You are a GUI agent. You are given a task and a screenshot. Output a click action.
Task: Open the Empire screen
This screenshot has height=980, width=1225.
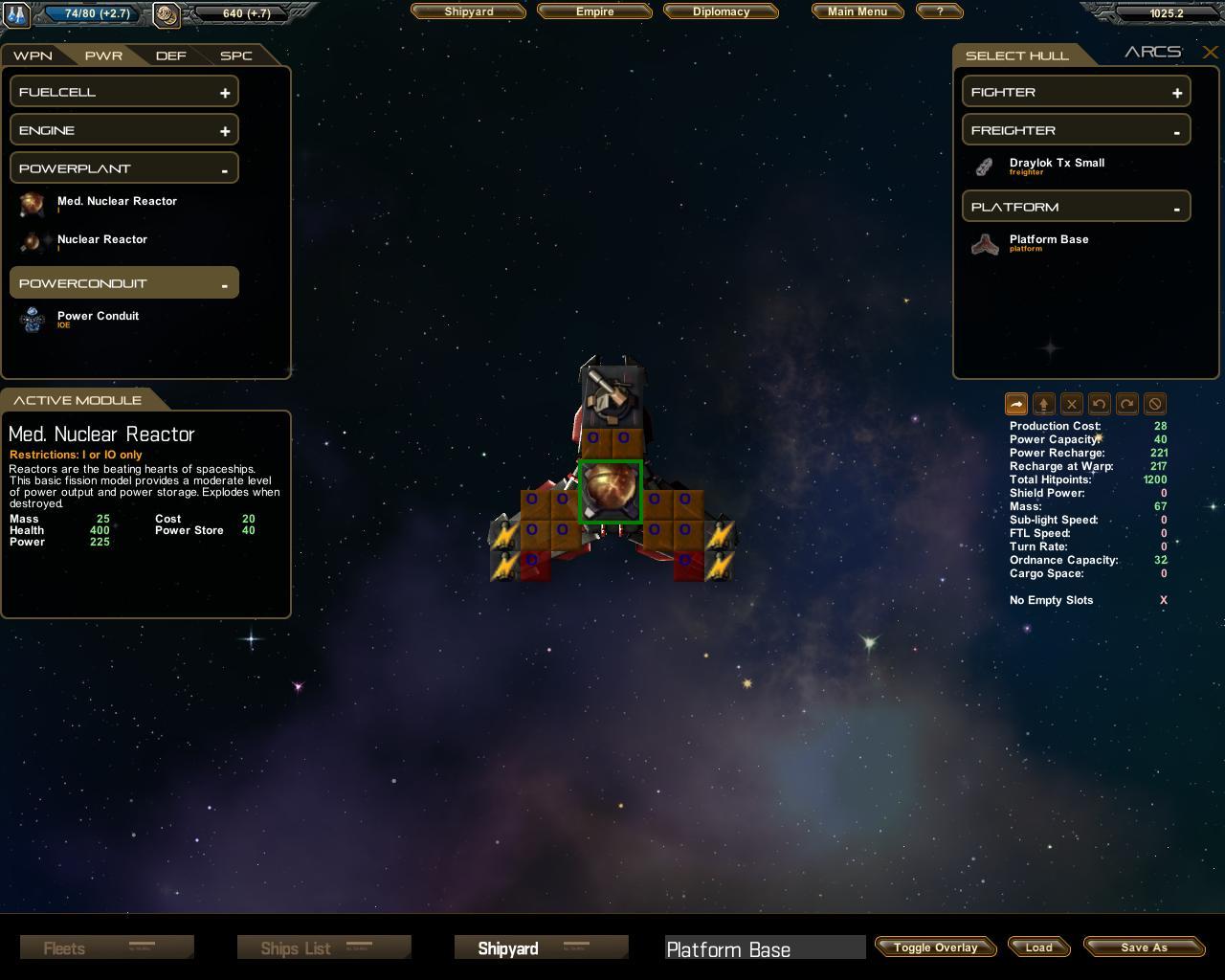tap(594, 11)
